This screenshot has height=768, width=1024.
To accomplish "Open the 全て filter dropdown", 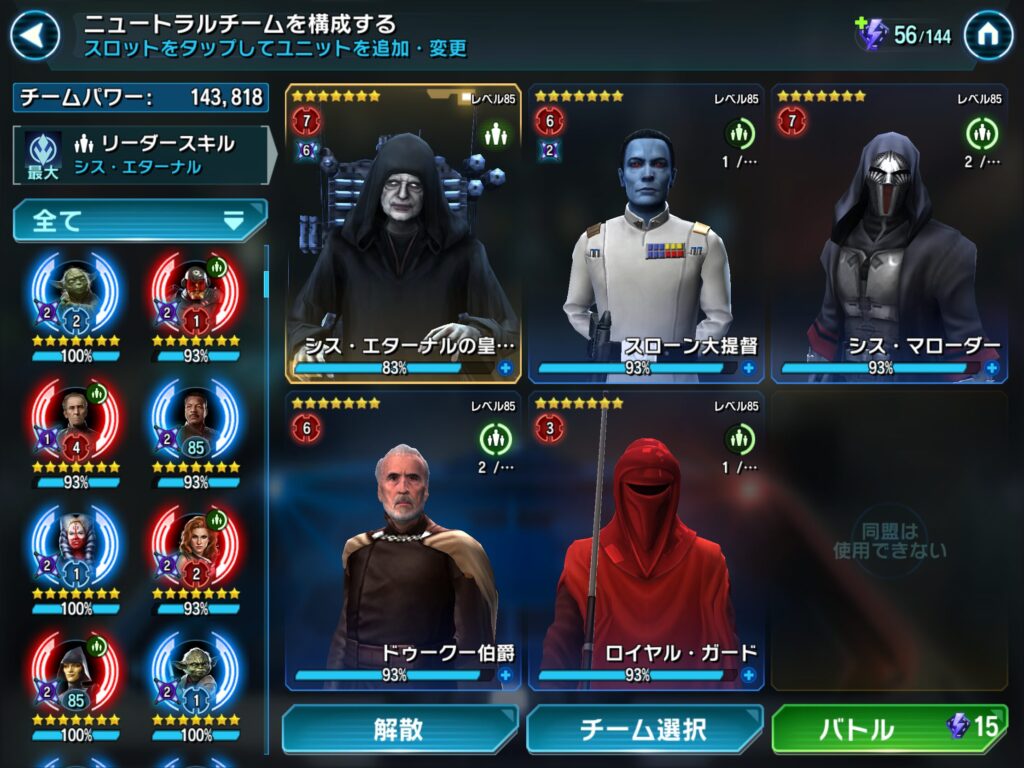I will tap(140, 221).
